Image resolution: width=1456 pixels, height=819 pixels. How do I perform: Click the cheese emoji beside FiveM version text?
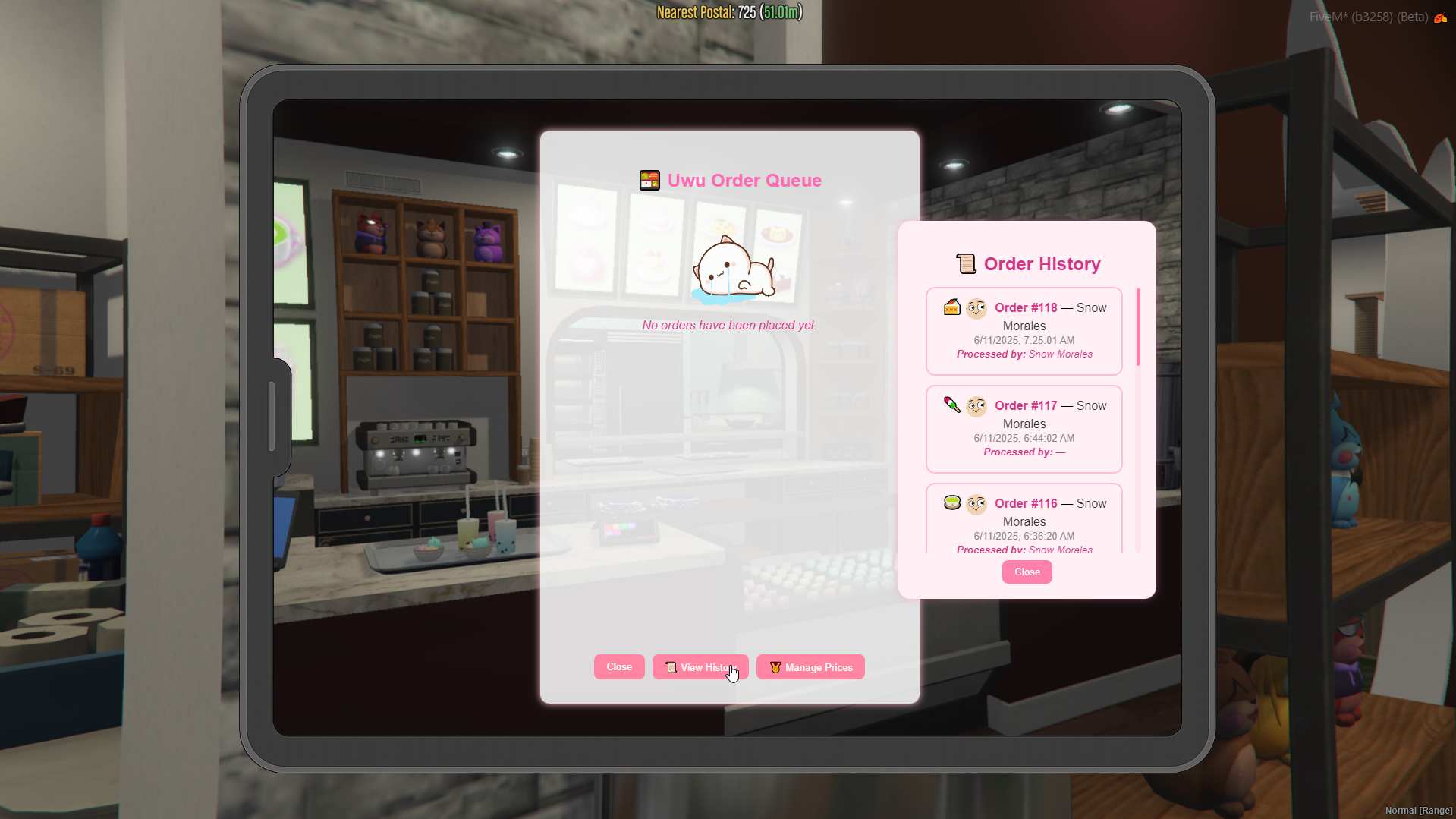(x=1441, y=17)
